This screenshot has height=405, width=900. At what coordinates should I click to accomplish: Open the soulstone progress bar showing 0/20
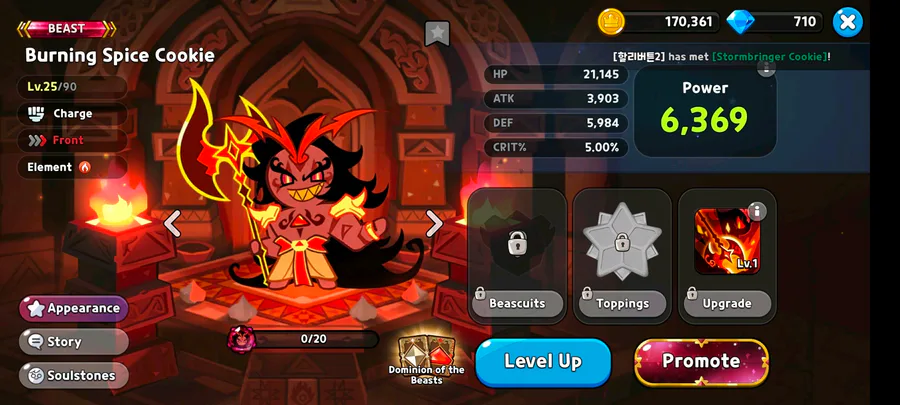click(316, 339)
